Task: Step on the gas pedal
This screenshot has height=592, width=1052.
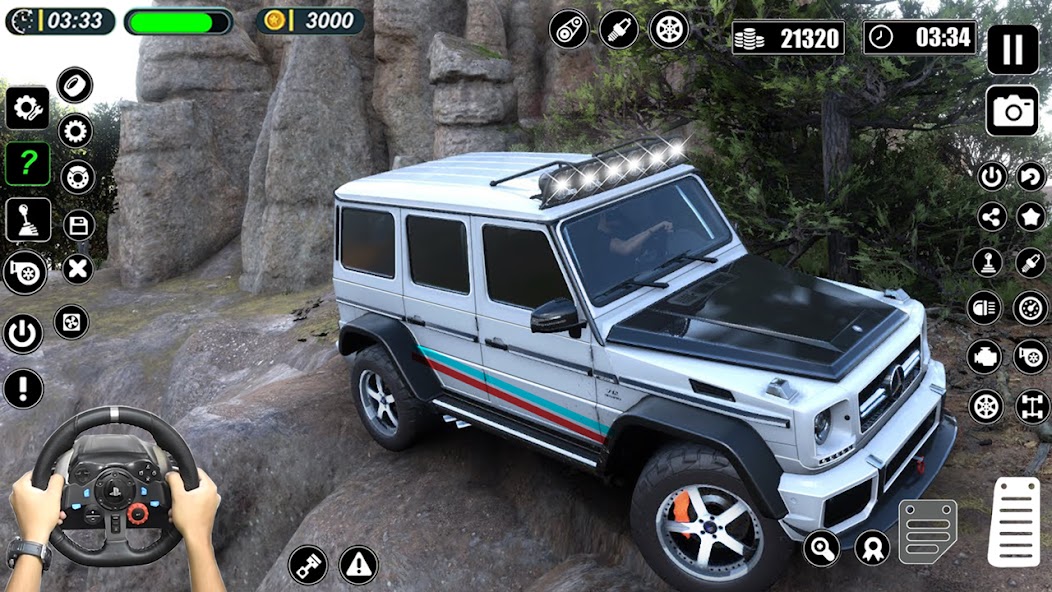Action: (x=1013, y=522)
